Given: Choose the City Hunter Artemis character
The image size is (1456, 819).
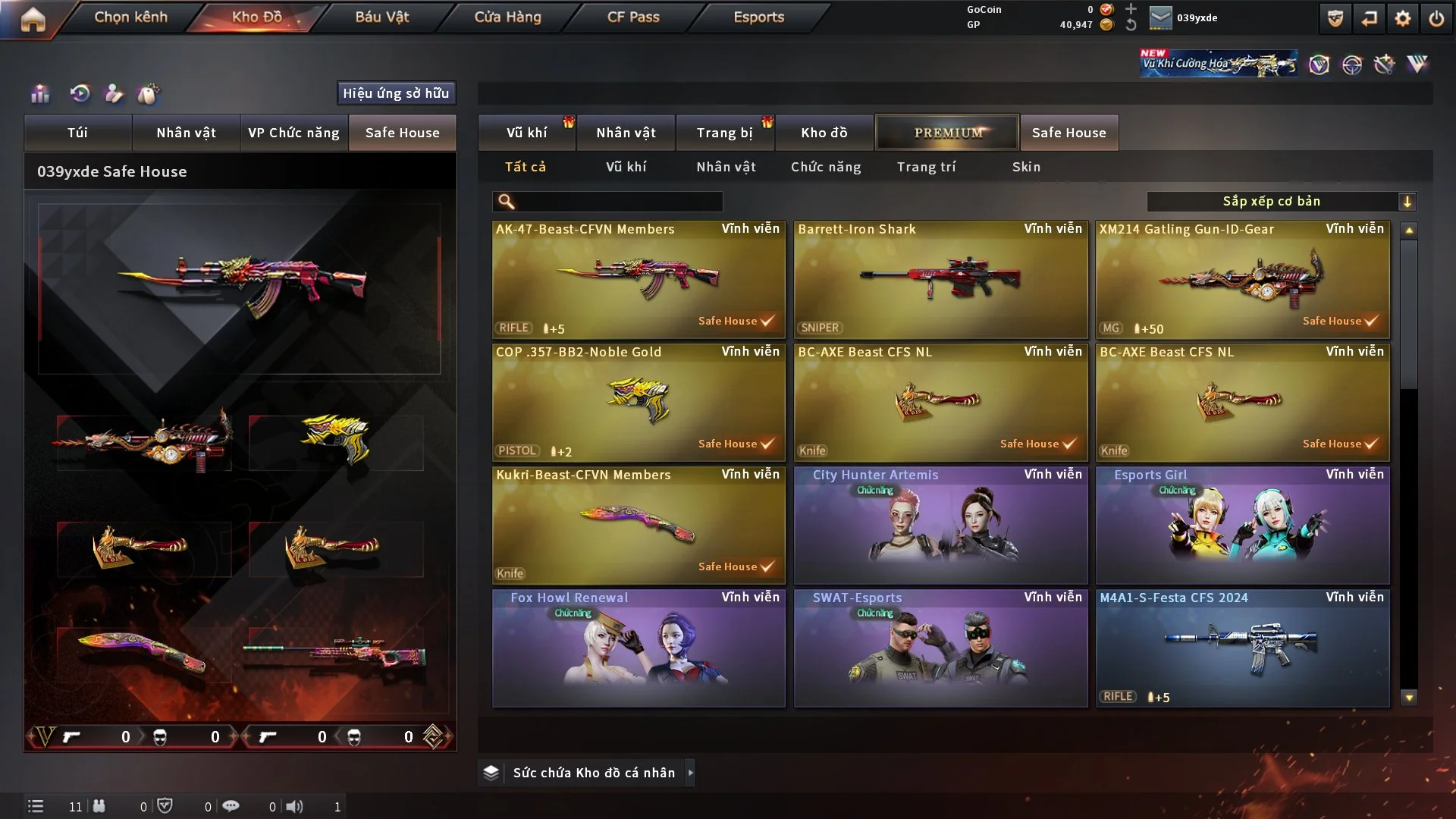Looking at the screenshot, I should coord(940,526).
